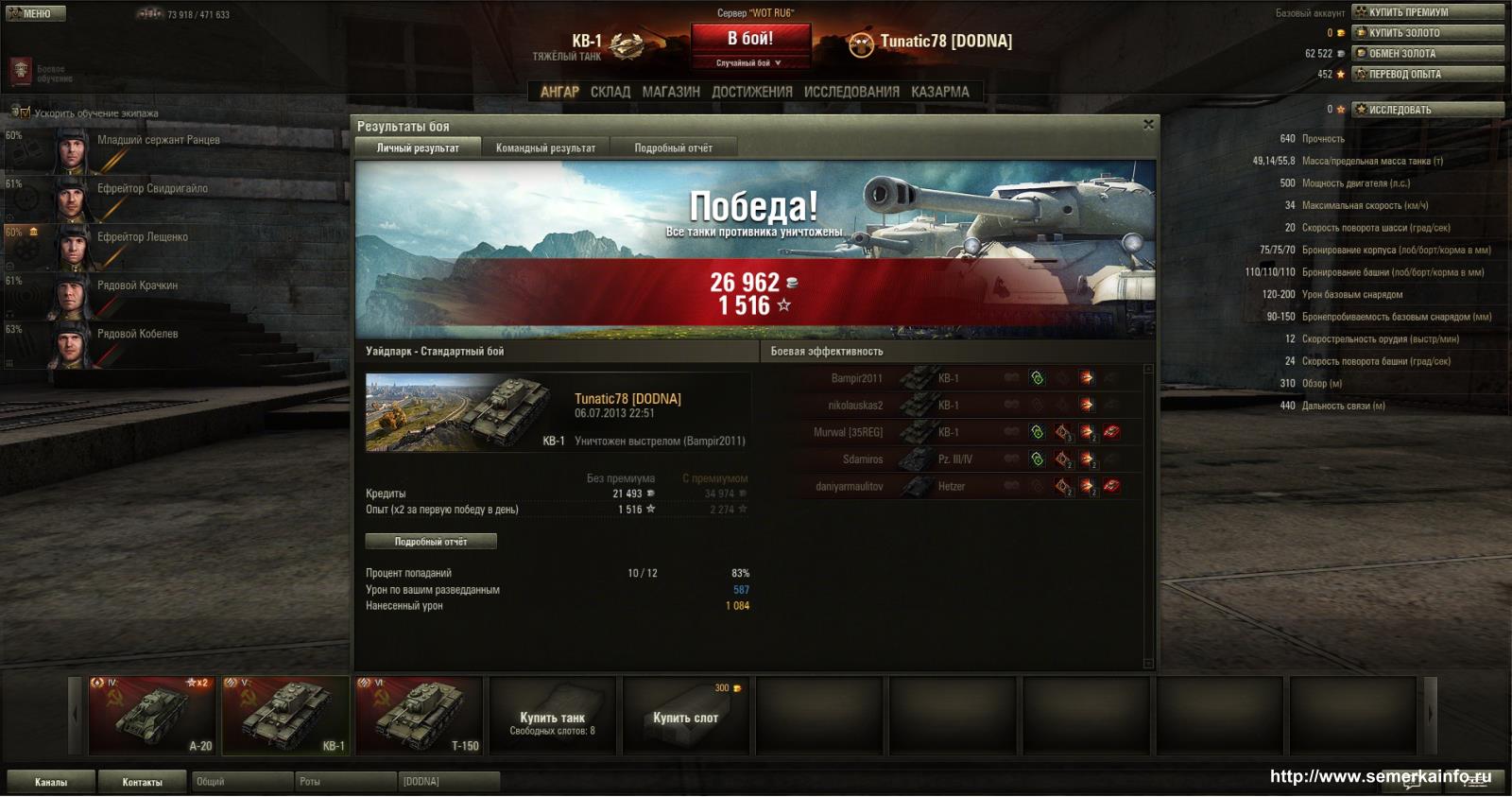Viewport: 1512px width, 797px height.
Task: Click the Купить золото button
Action: 1427,33
